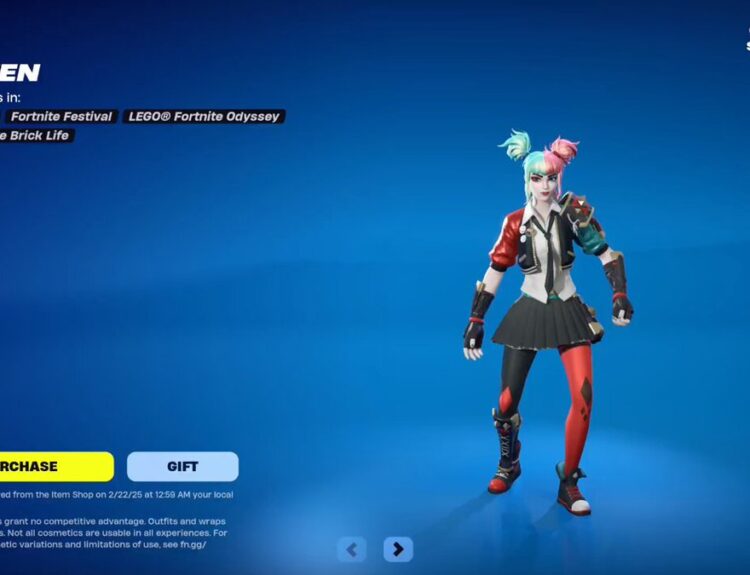Screen dimensions: 750x575
Task: Select the Brick Life tag
Action: tap(36, 135)
